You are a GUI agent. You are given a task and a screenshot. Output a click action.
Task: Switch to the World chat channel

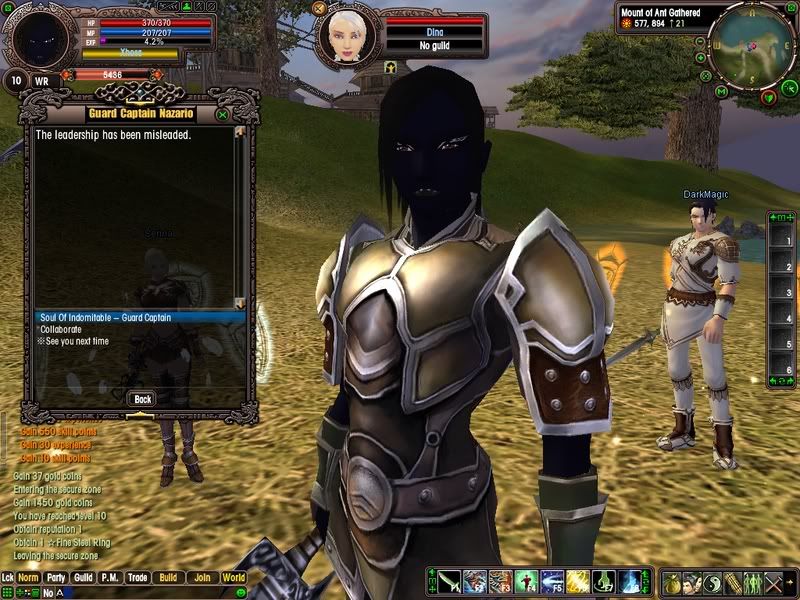click(233, 578)
